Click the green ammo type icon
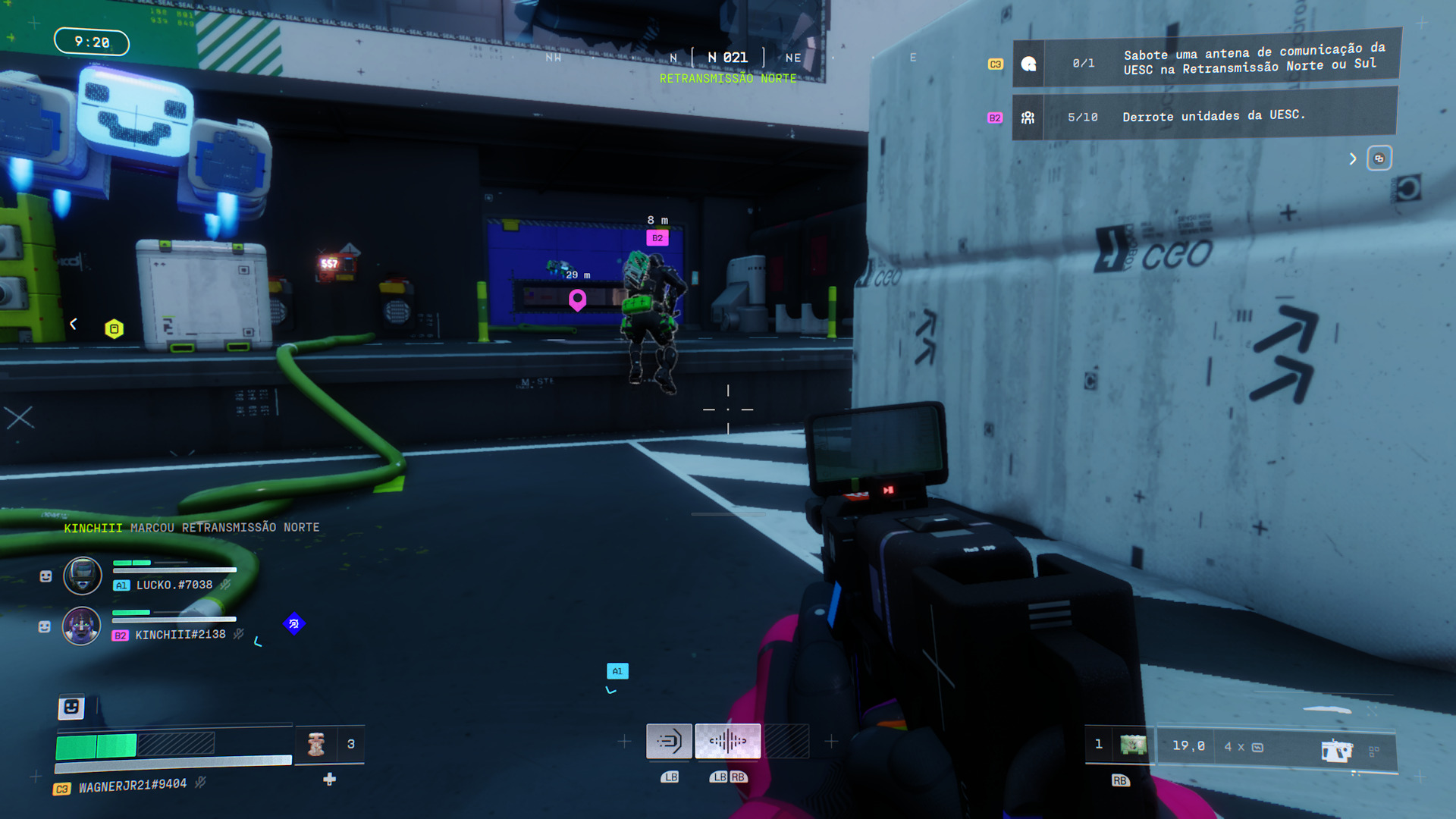The height and width of the screenshot is (819, 1456). (x=1133, y=745)
